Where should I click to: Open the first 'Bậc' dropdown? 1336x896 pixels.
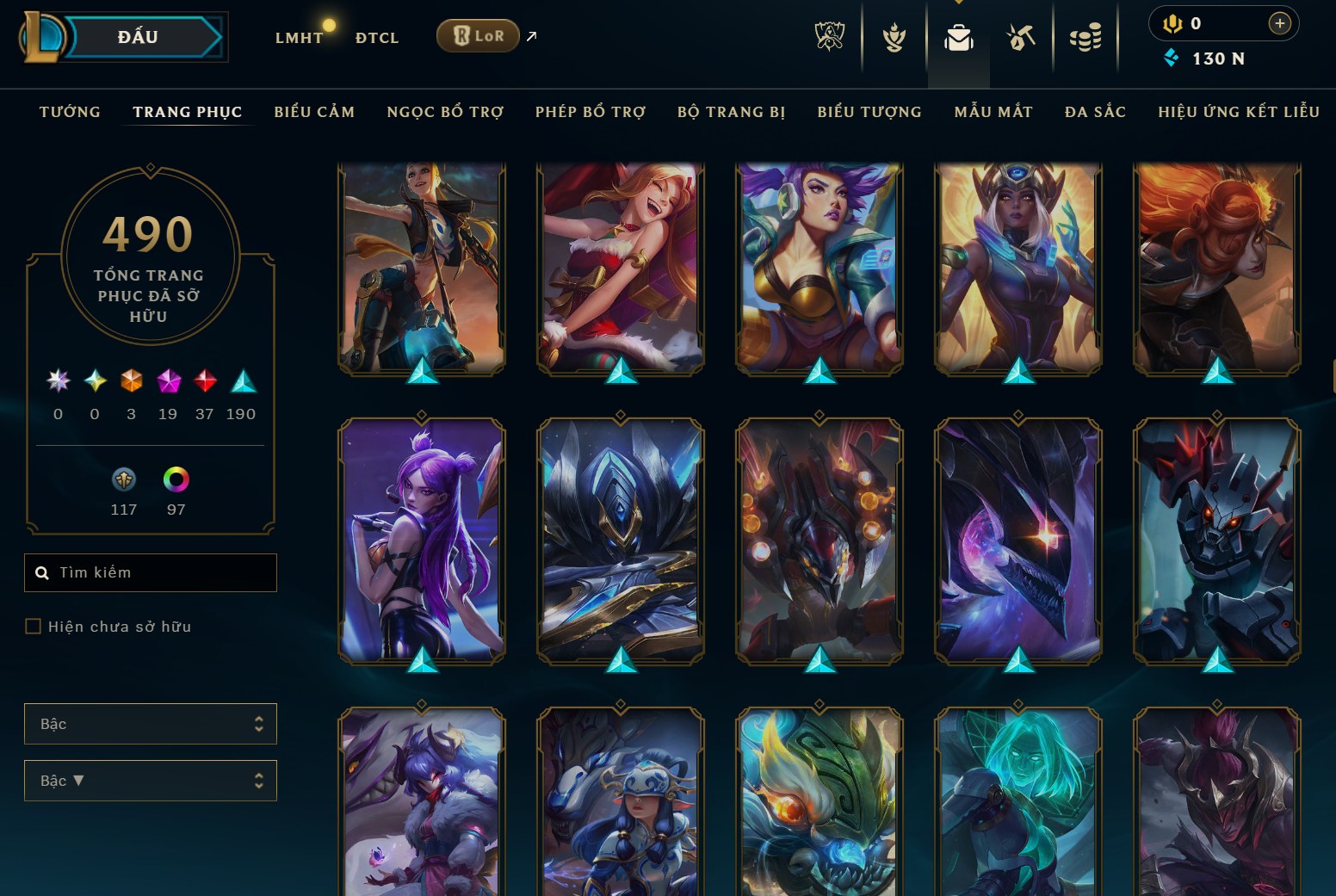pyautogui.click(x=151, y=724)
